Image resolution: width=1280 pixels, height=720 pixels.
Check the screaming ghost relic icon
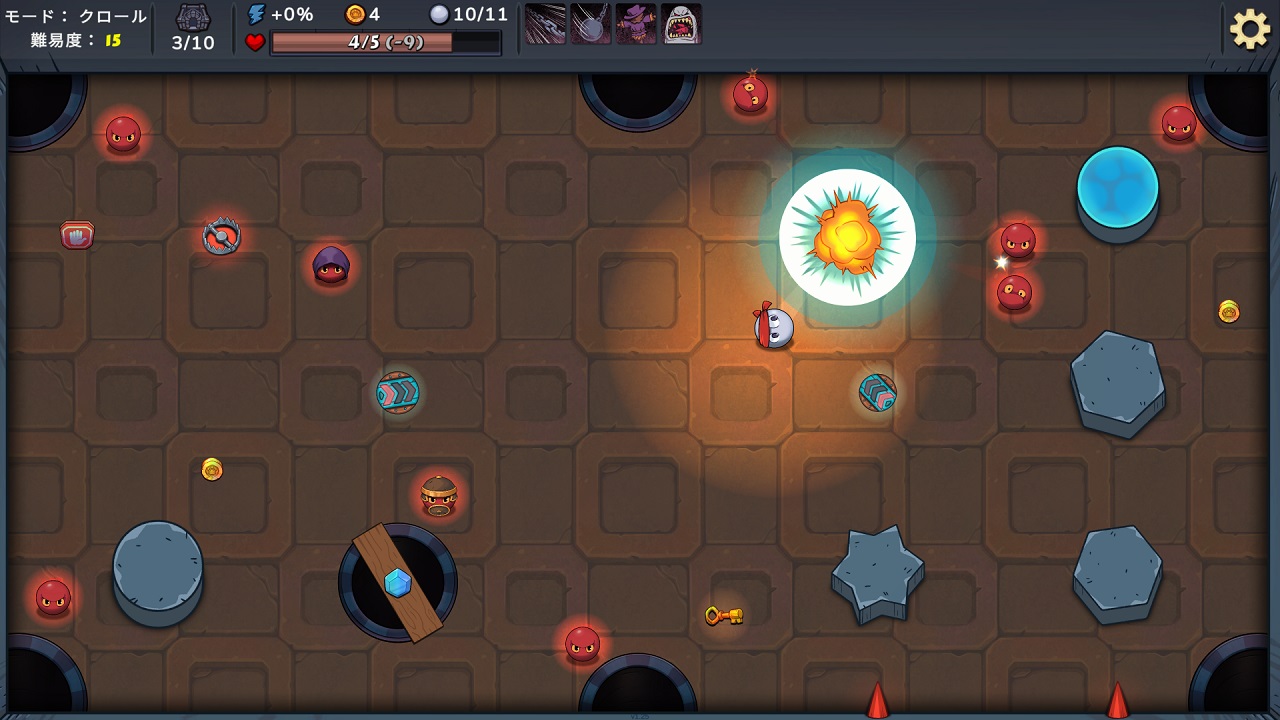coord(681,24)
